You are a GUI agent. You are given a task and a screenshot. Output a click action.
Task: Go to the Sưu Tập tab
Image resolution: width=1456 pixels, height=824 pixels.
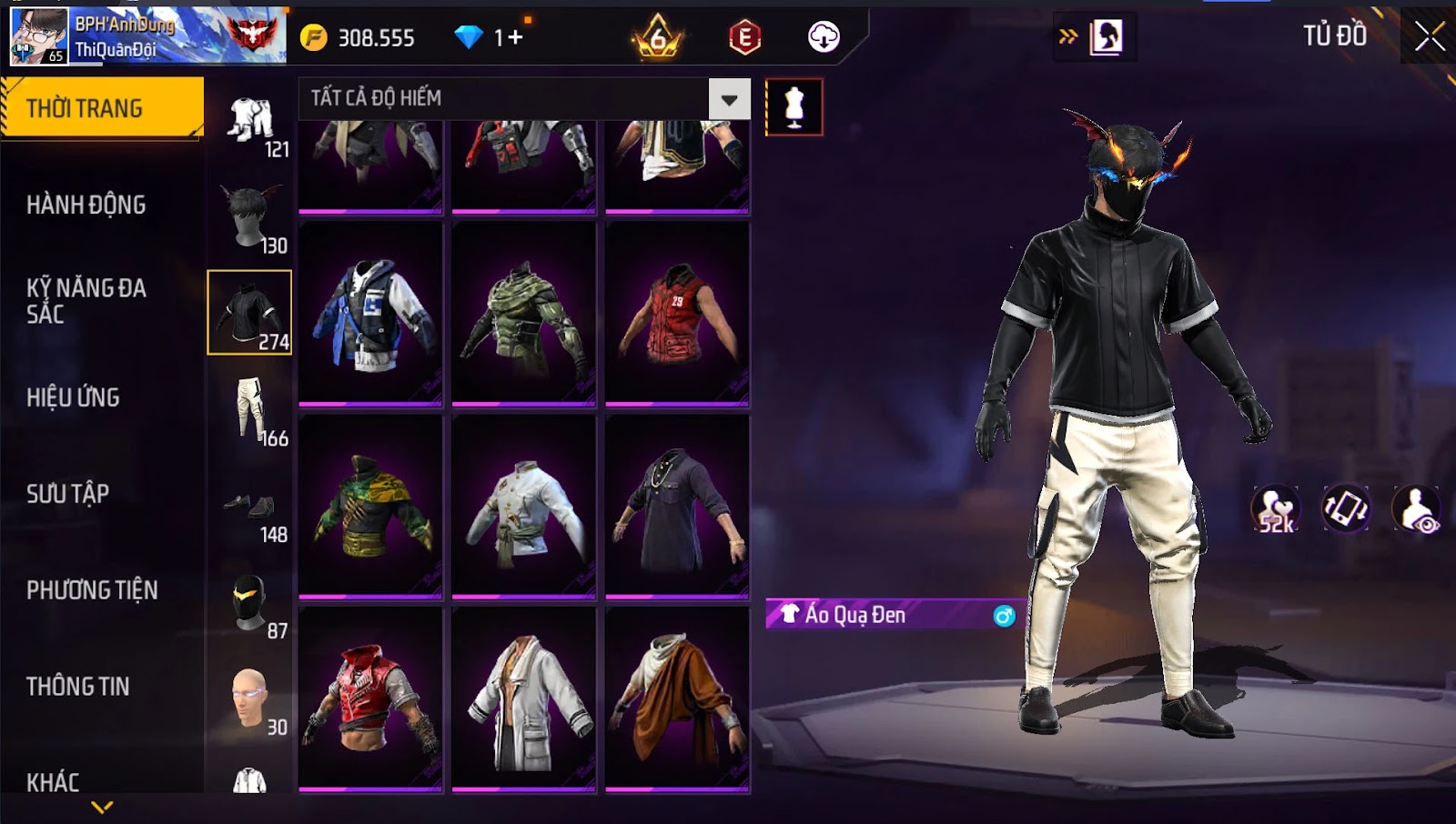pos(68,494)
